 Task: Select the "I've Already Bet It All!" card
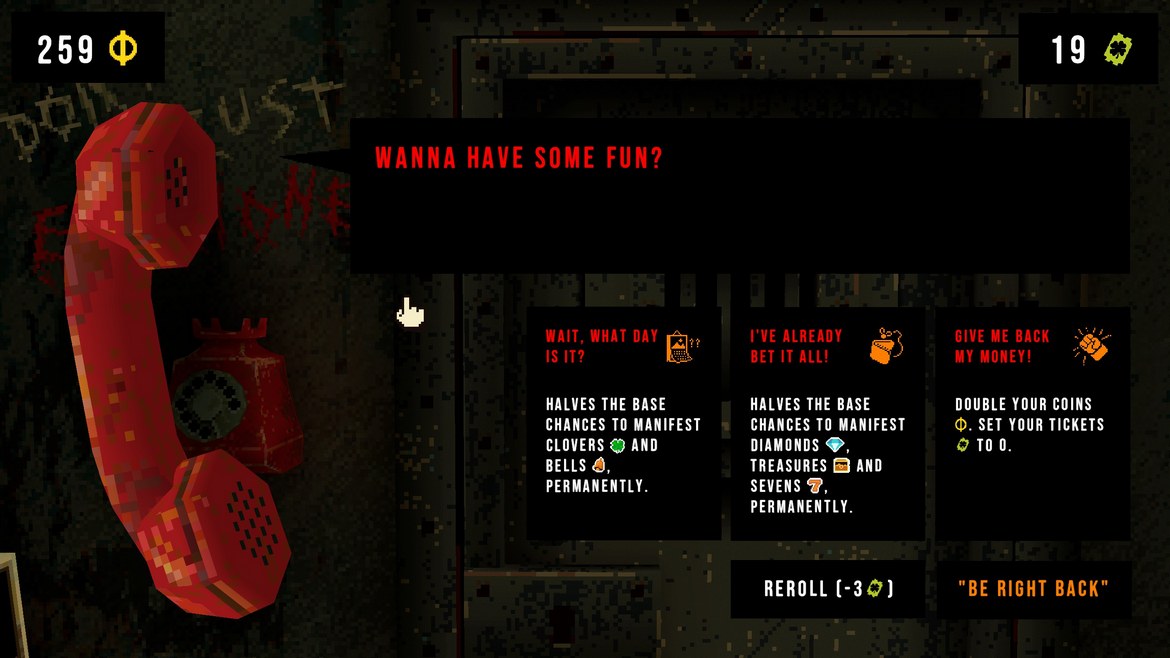(827, 423)
